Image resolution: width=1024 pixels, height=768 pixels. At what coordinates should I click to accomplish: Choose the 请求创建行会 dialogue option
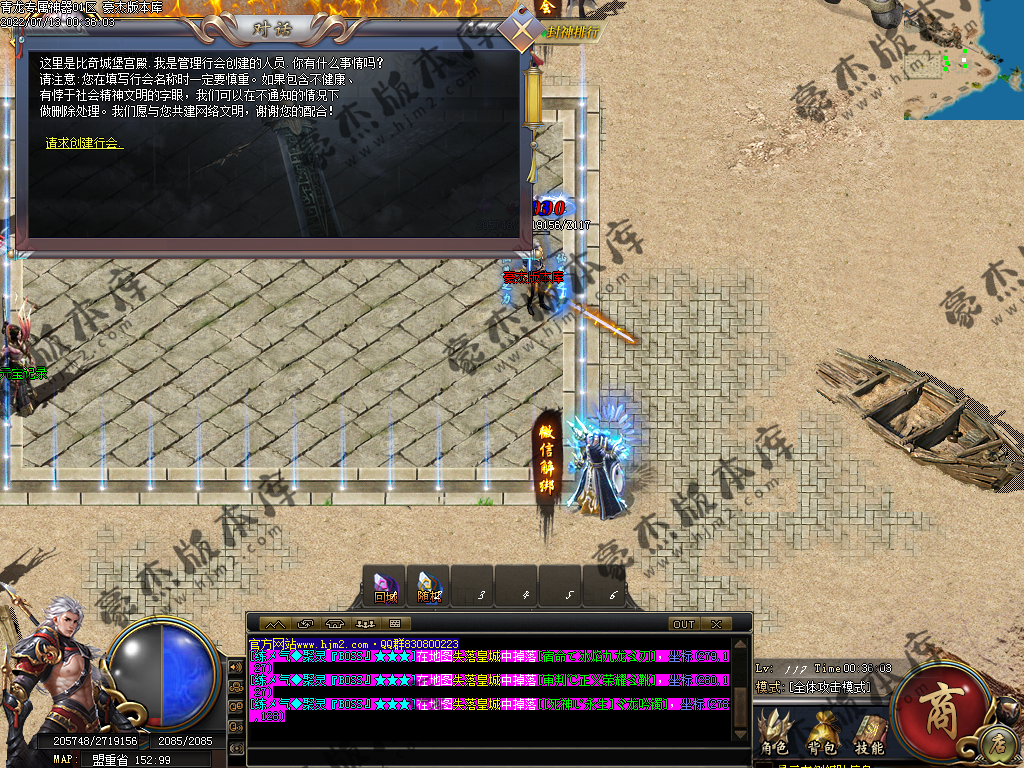84,143
